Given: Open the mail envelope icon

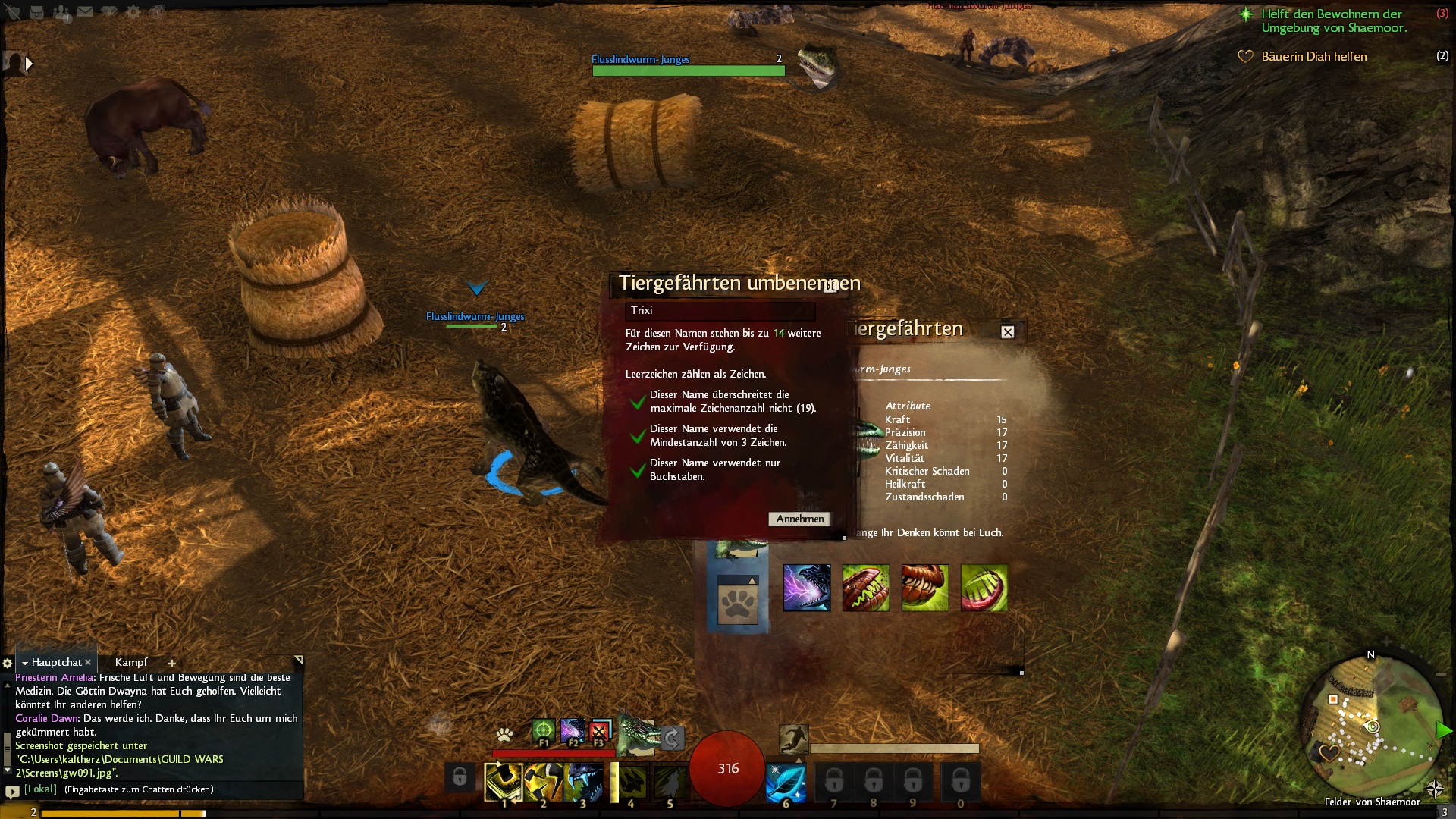Looking at the screenshot, I should [85, 12].
